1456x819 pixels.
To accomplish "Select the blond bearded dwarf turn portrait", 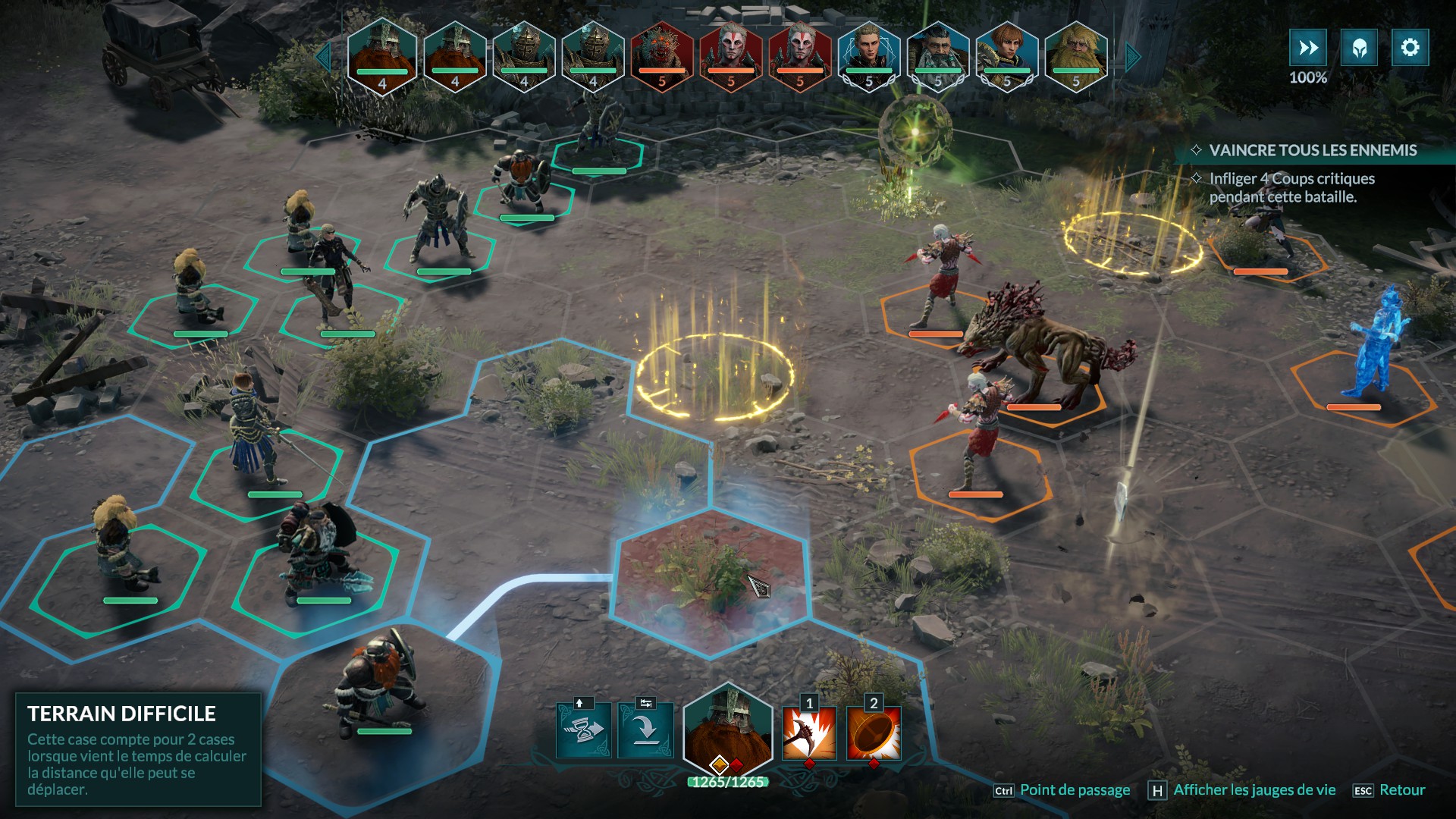I will coord(1076,55).
